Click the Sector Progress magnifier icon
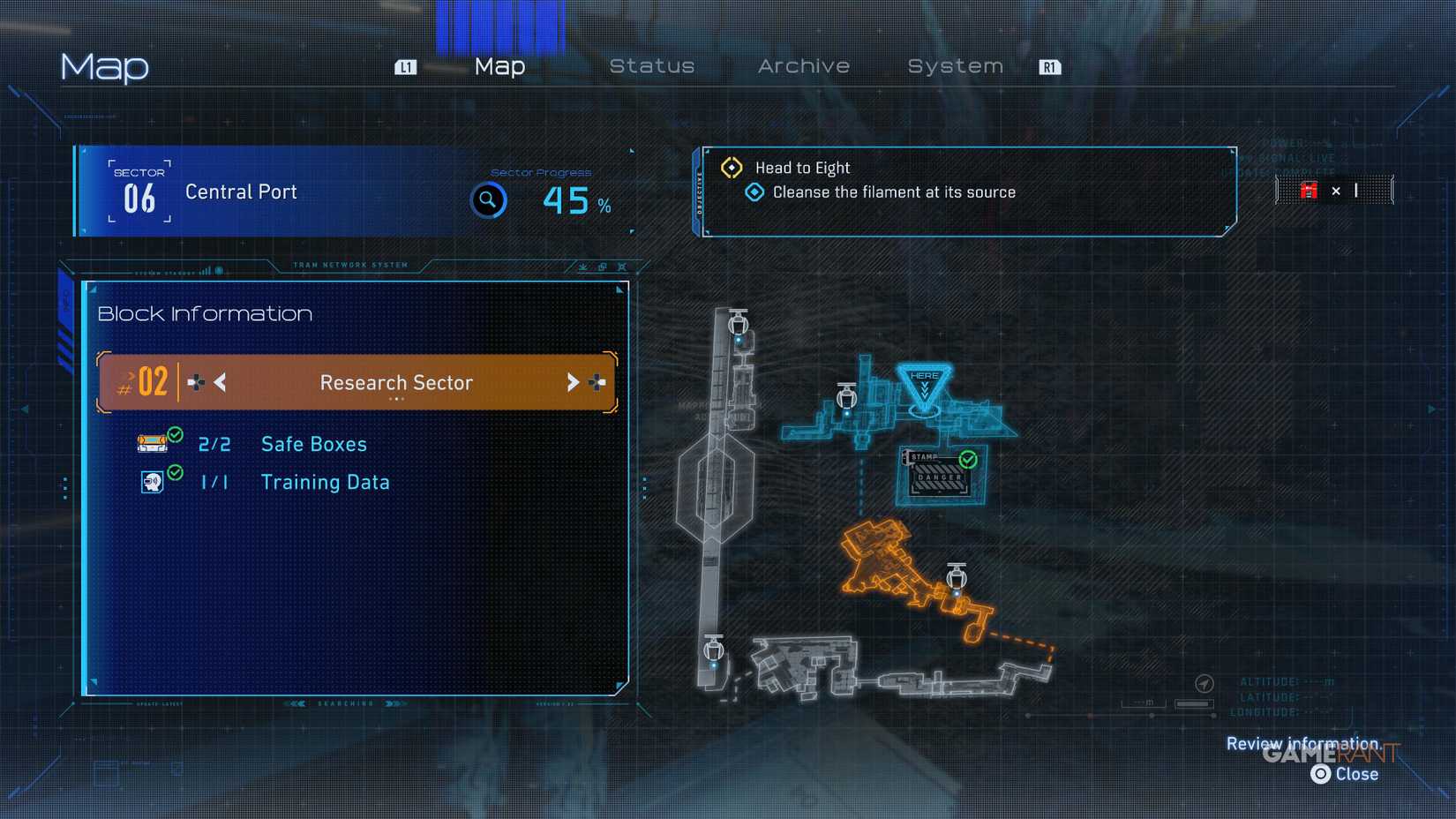 click(x=488, y=200)
